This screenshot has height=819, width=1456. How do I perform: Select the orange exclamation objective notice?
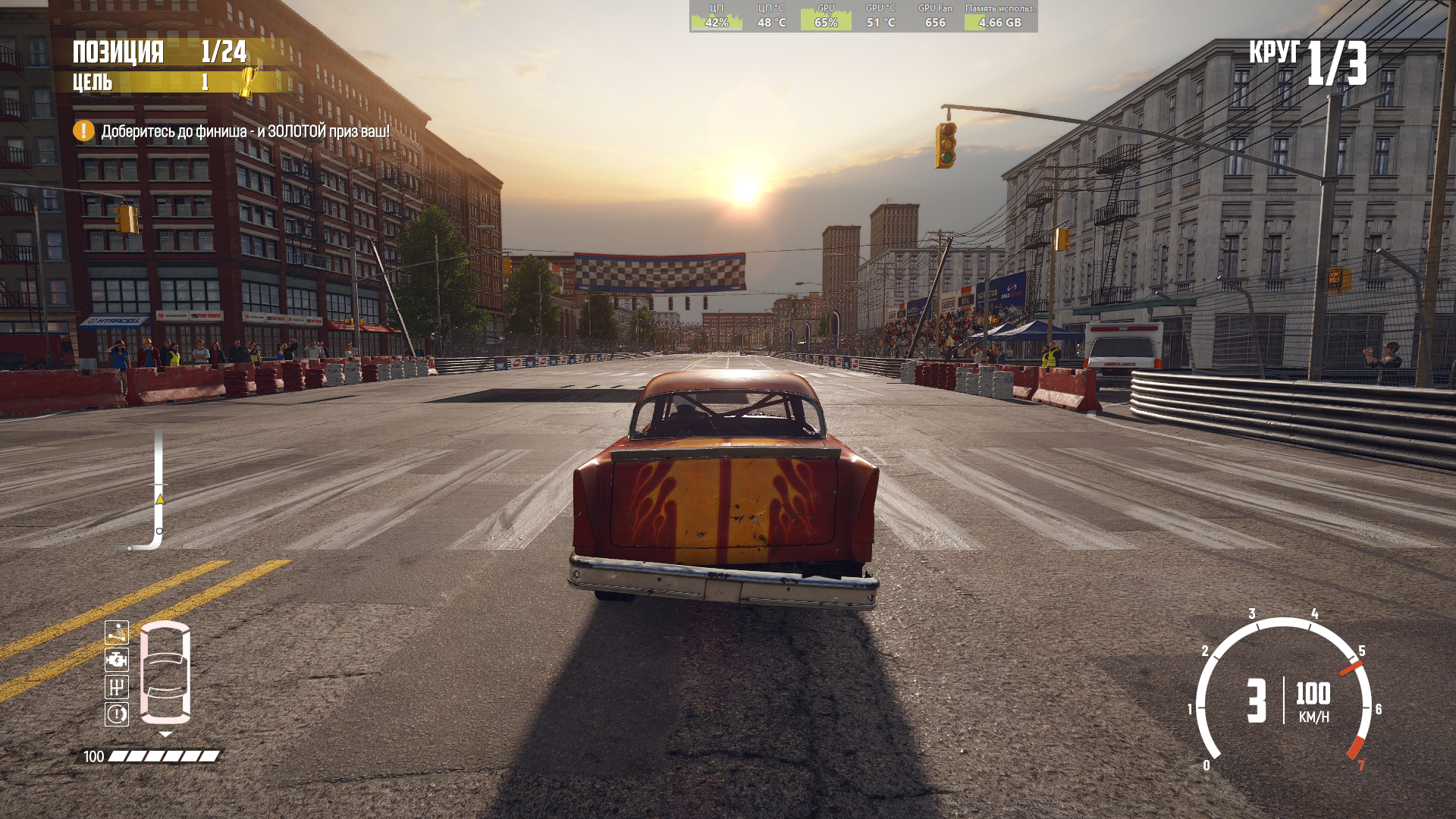pyautogui.click(x=83, y=131)
